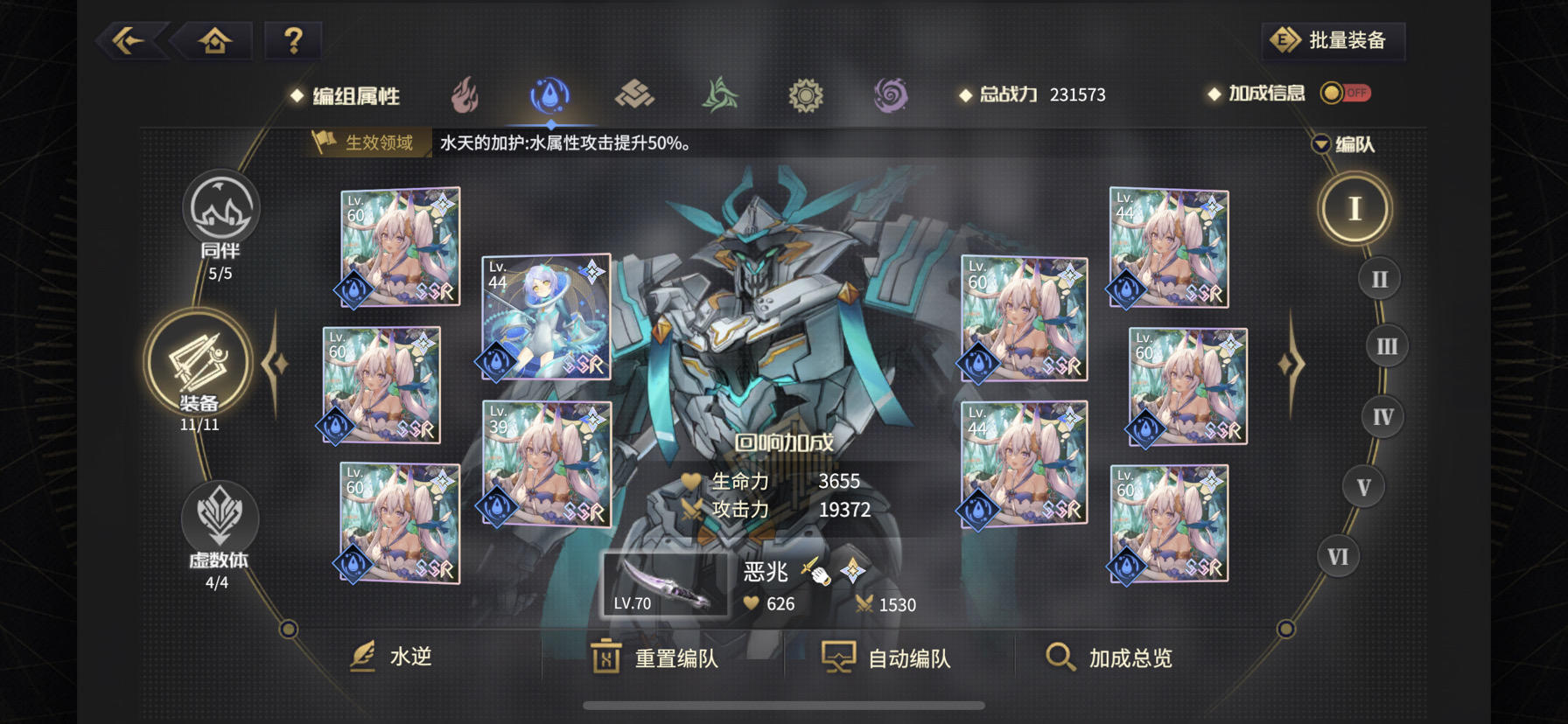Click the question mark help icon
This screenshot has width=1568, height=724.
click(x=293, y=38)
